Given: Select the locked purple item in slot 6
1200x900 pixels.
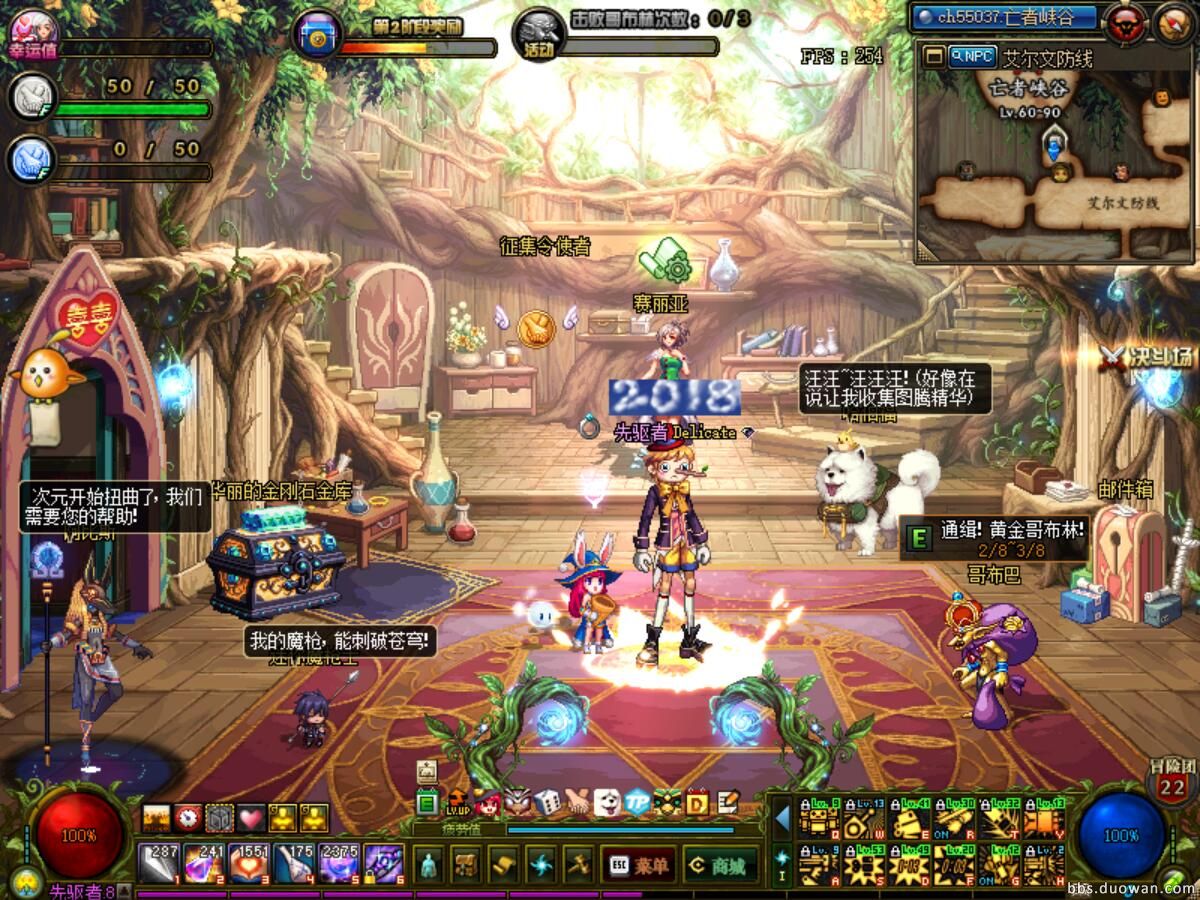Looking at the screenshot, I should [383, 864].
